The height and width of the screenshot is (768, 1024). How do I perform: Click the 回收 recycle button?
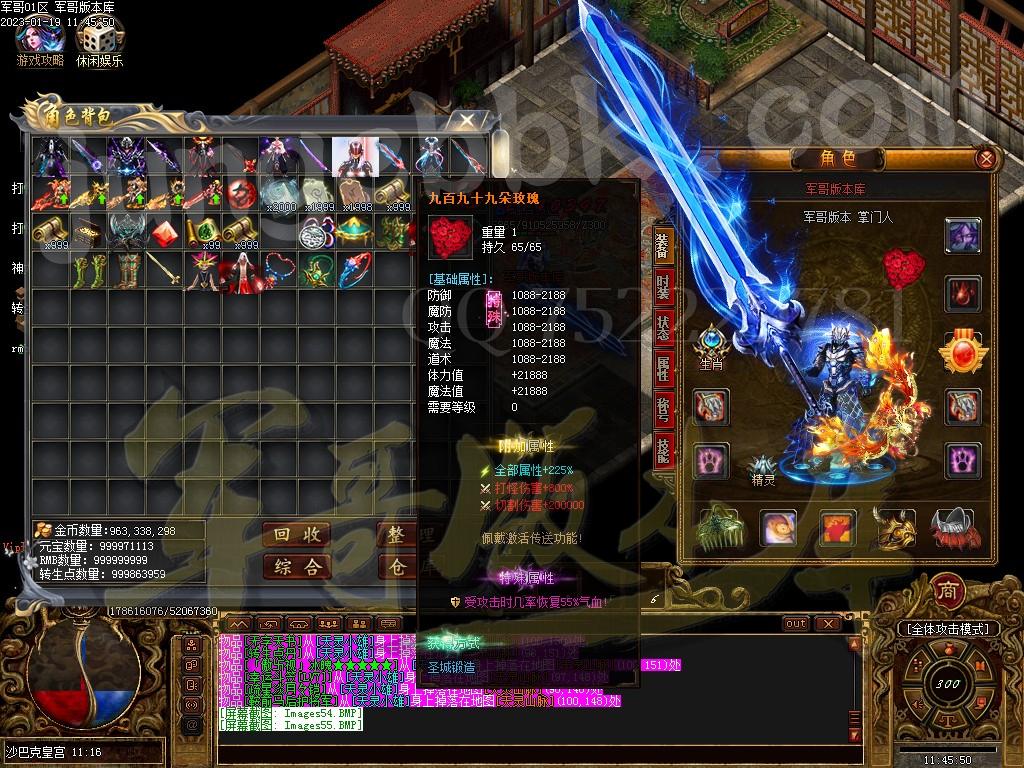pos(297,534)
